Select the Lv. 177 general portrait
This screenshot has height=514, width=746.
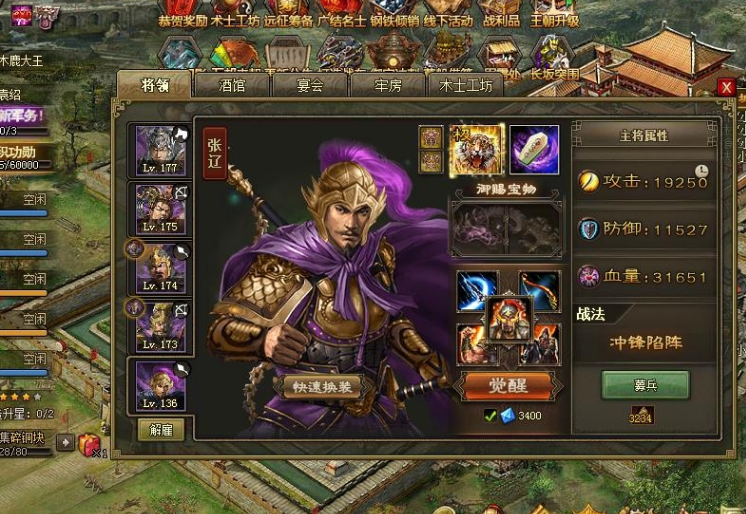point(159,150)
